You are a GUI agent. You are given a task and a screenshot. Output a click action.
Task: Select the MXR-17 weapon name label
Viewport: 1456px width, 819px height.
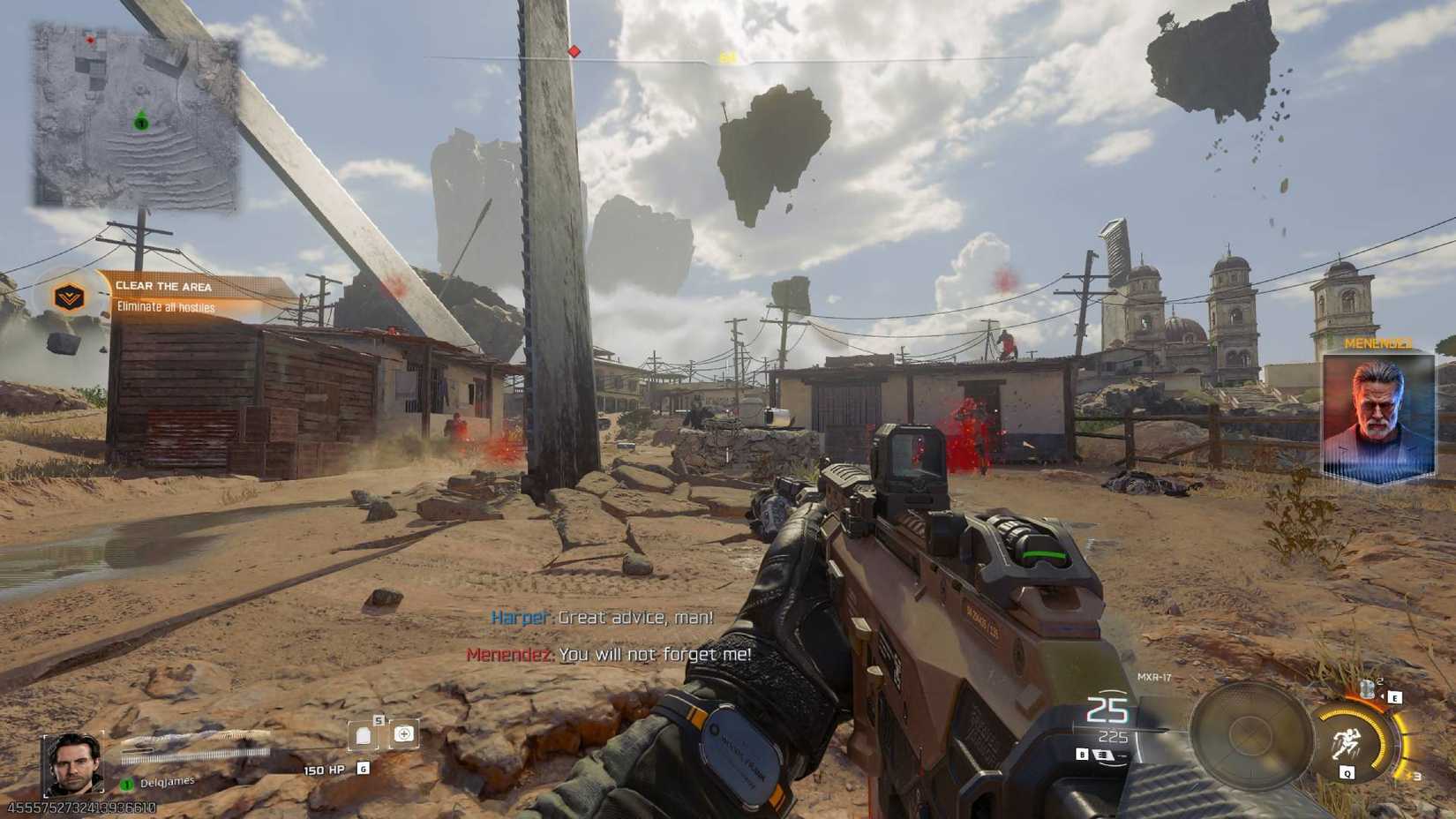pyautogui.click(x=1152, y=676)
